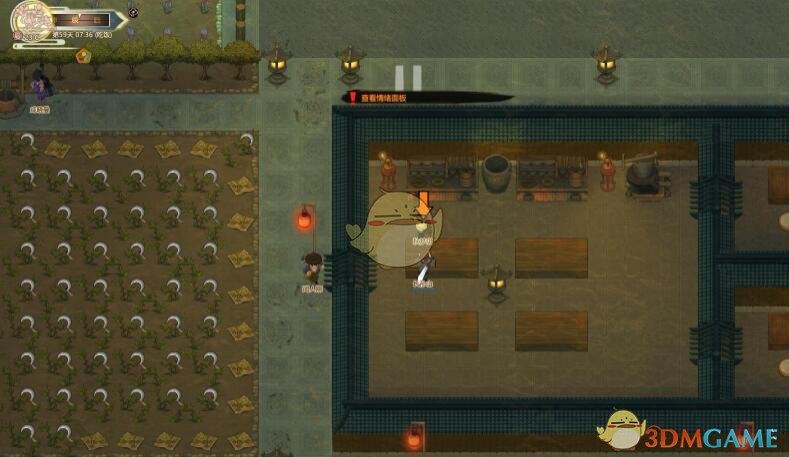Screen dimensions: 789x457
Task: Click the small round target icon
Action: tap(134, 14)
